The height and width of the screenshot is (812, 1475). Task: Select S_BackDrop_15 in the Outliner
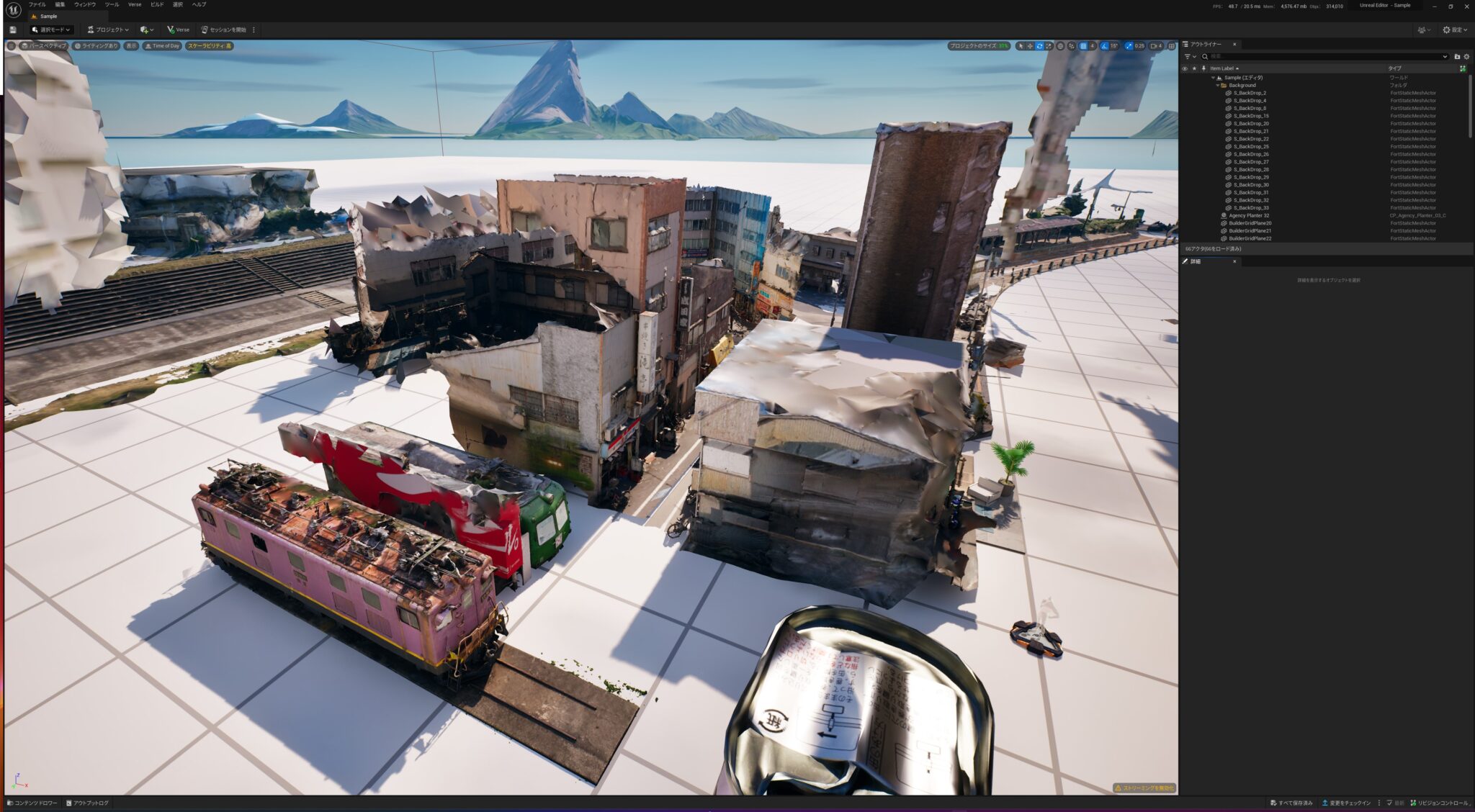pyautogui.click(x=1251, y=116)
